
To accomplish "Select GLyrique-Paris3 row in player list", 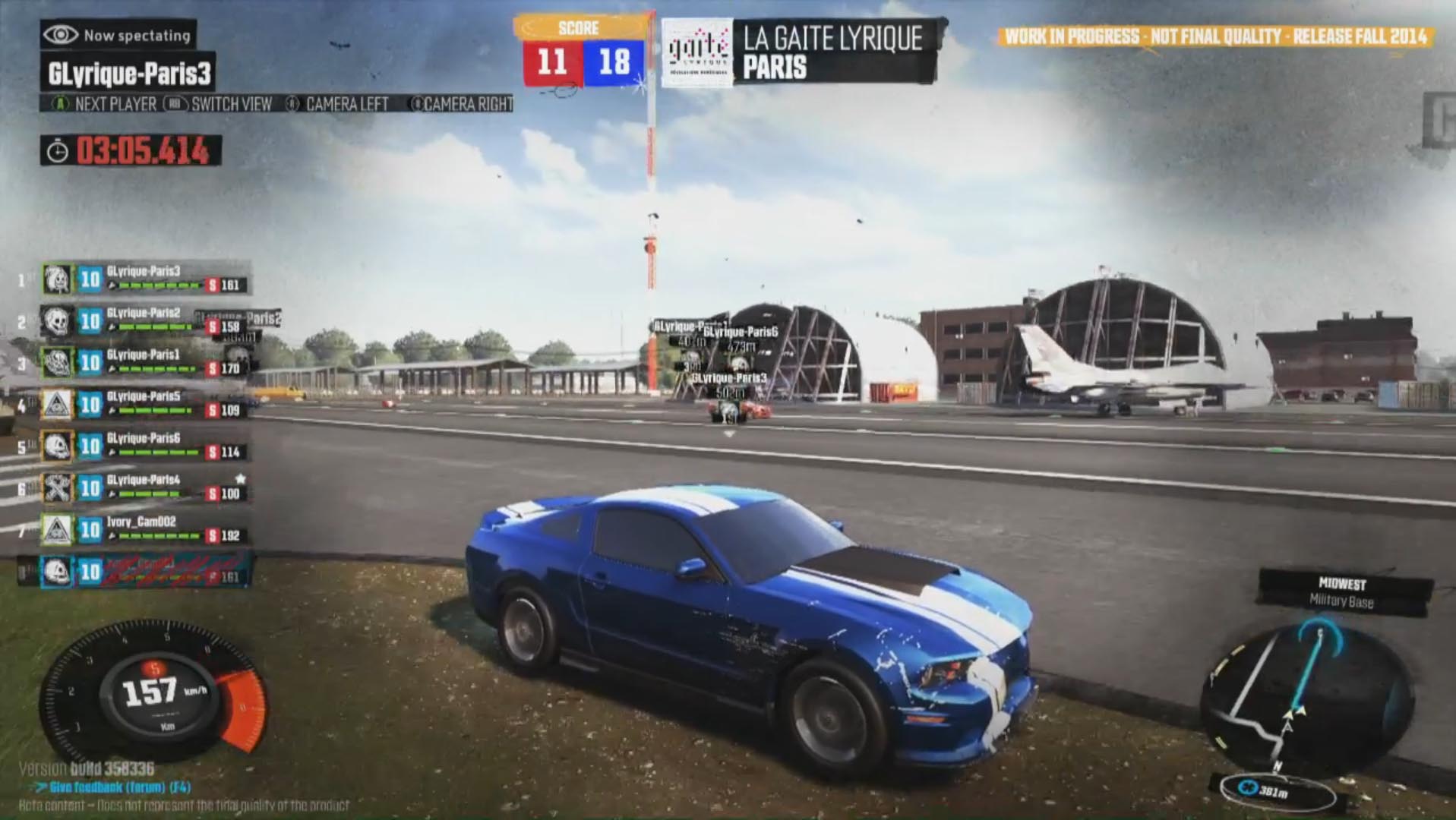I will (x=144, y=279).
